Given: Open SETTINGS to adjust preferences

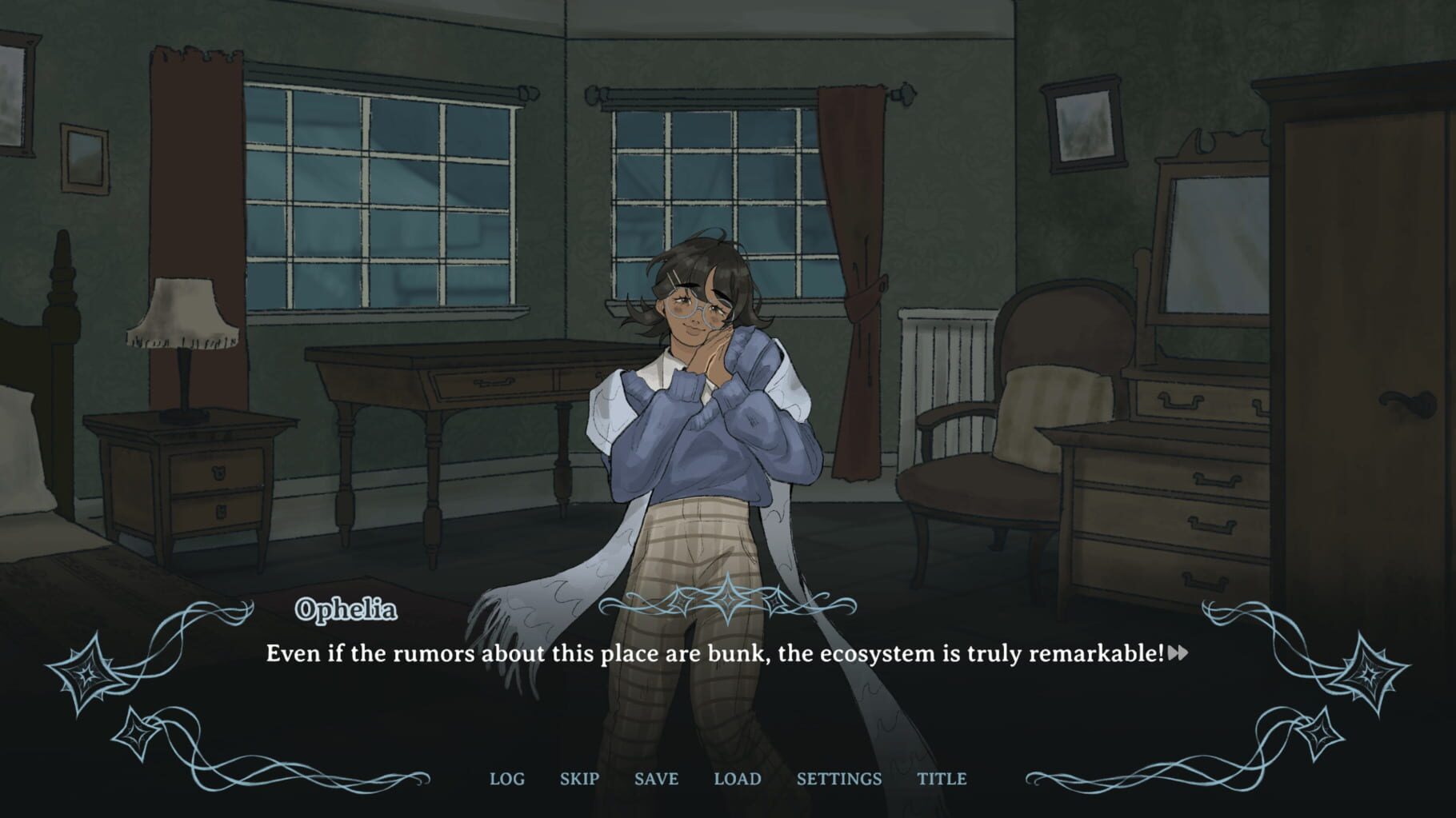Looking at the screenshot, I should click(838, 778).
